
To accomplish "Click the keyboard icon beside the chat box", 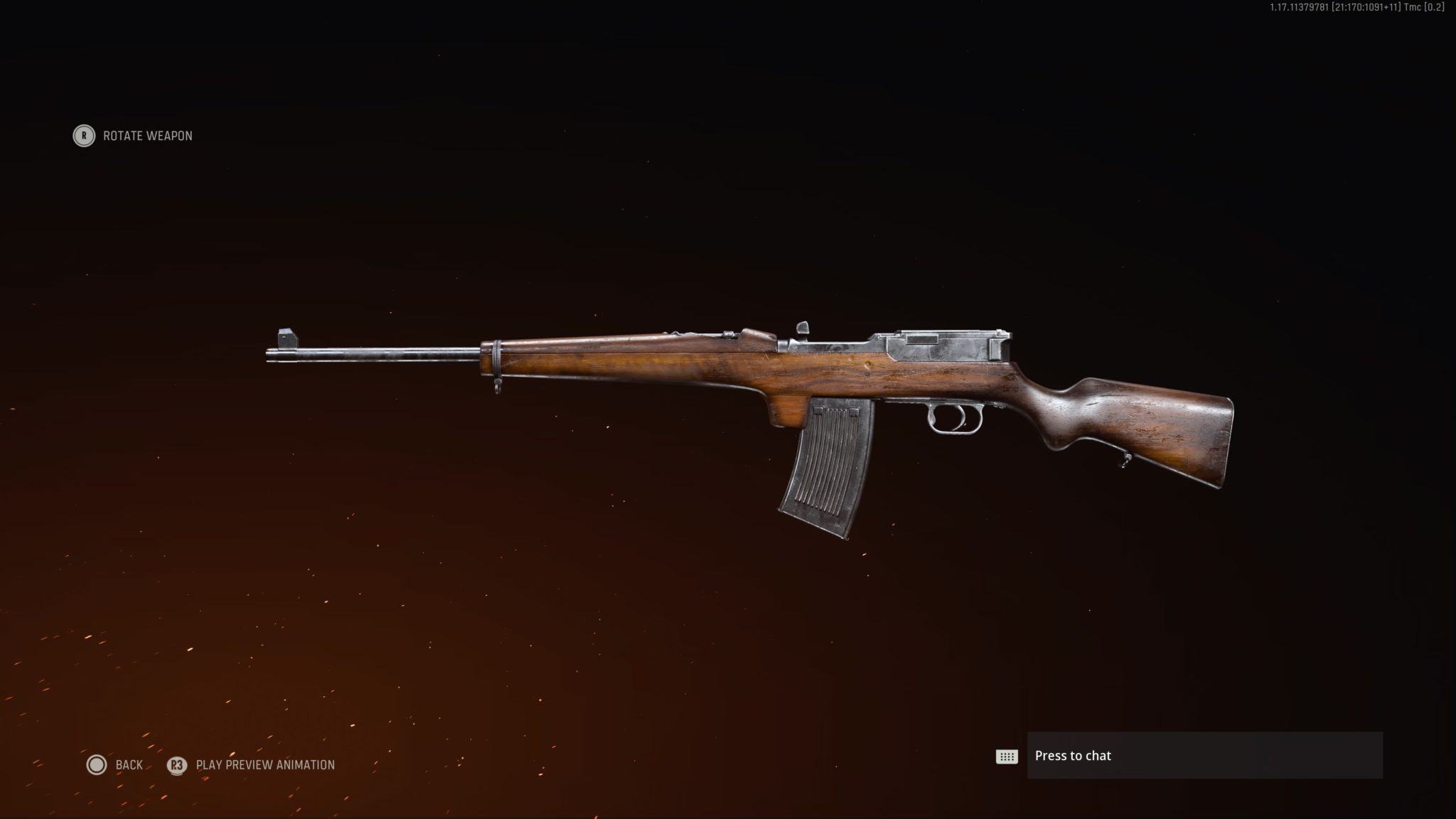I will (1005, 756).
